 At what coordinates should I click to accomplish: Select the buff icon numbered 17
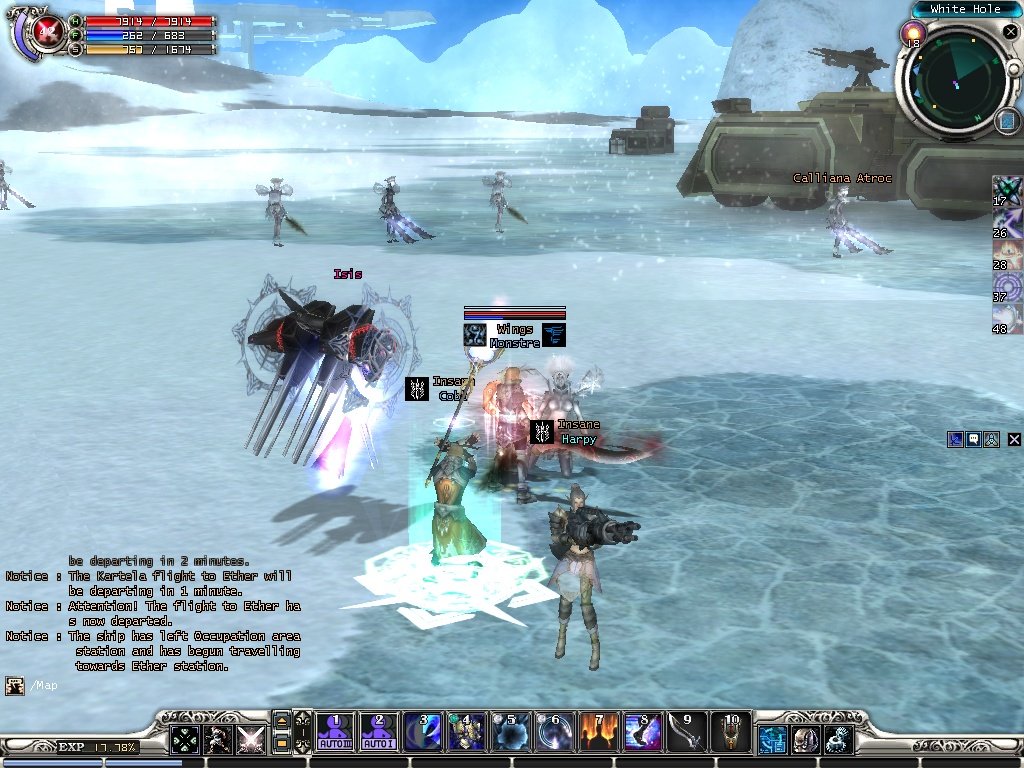tap(1007, 188)
